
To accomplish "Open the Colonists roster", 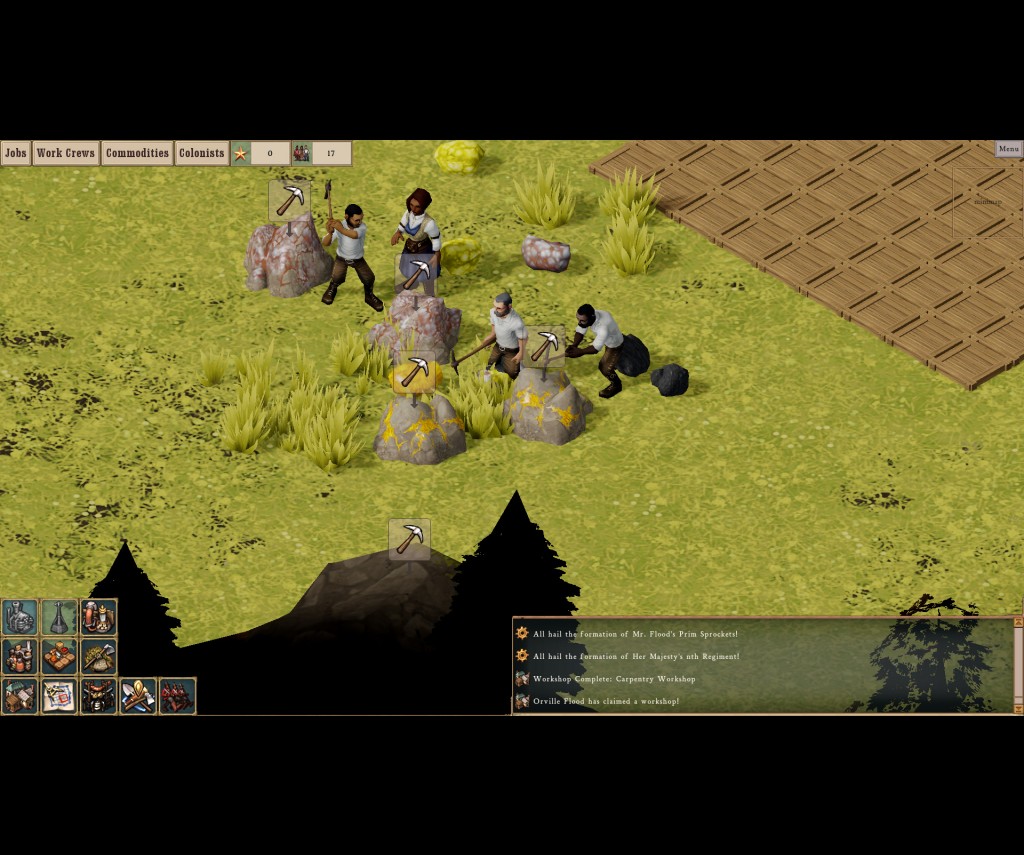I will pos(201,153).
